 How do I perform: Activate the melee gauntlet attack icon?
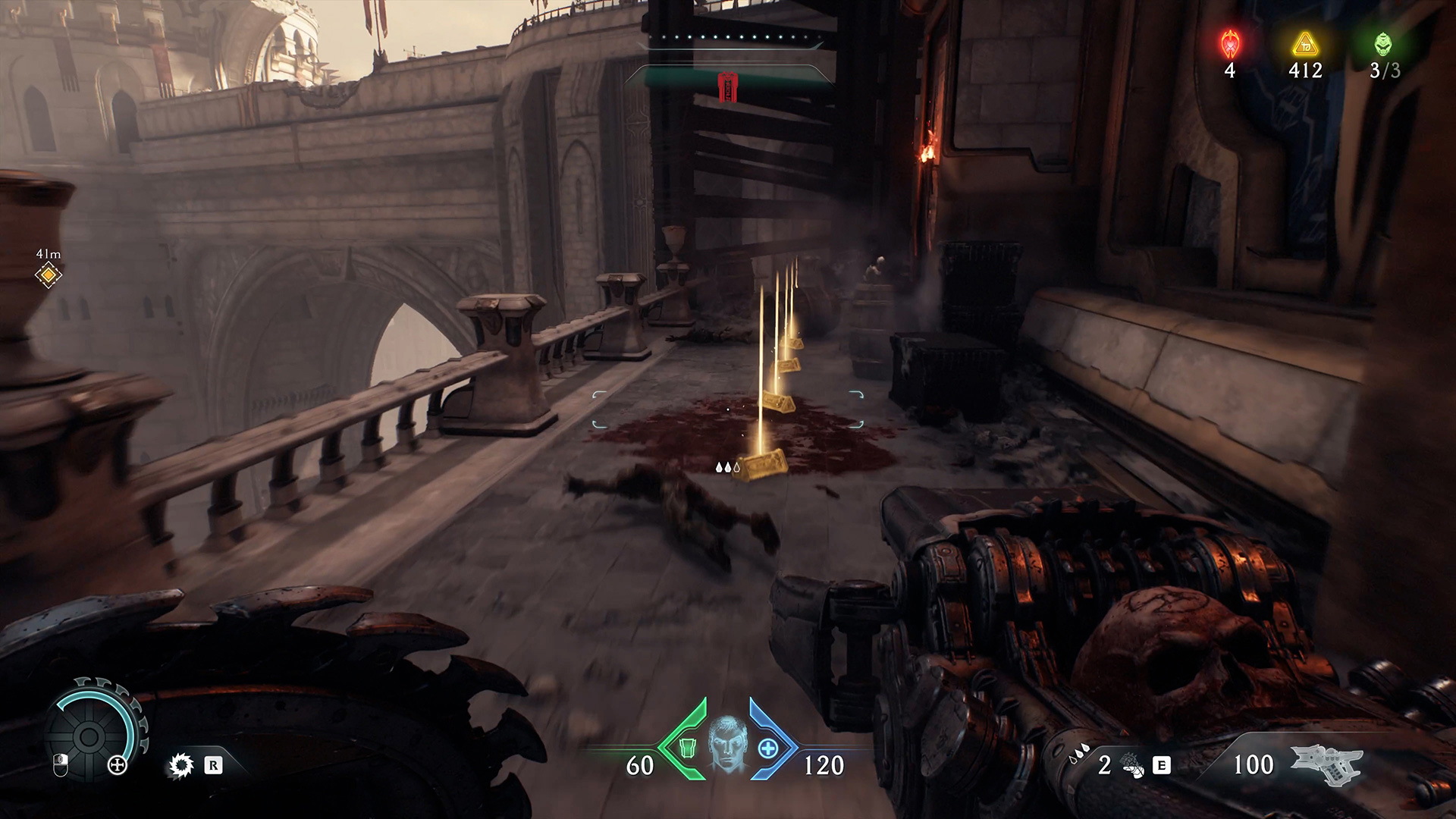[1132, 766]
